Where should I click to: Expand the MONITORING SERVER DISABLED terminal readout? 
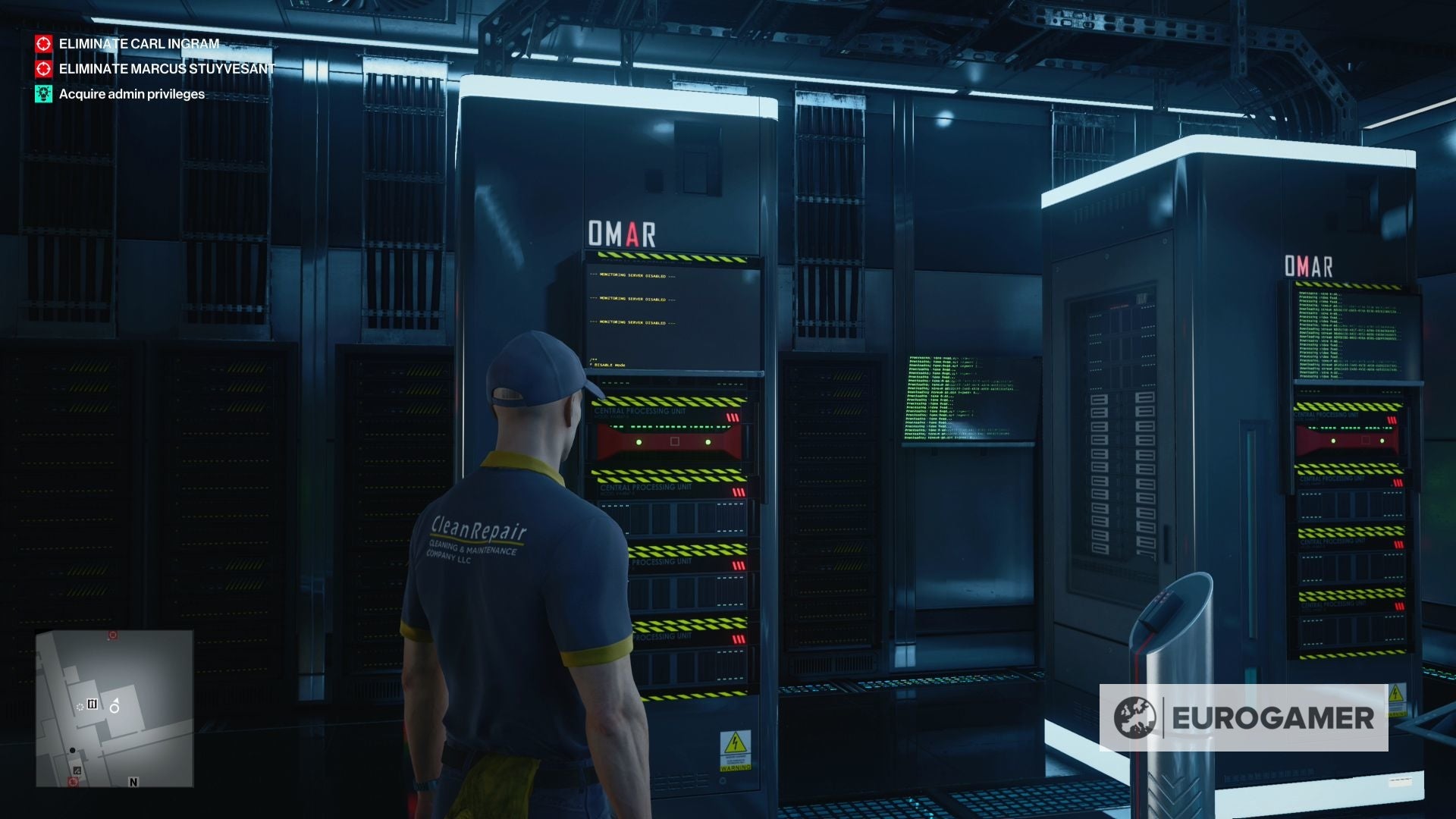[x=633, y=300]
